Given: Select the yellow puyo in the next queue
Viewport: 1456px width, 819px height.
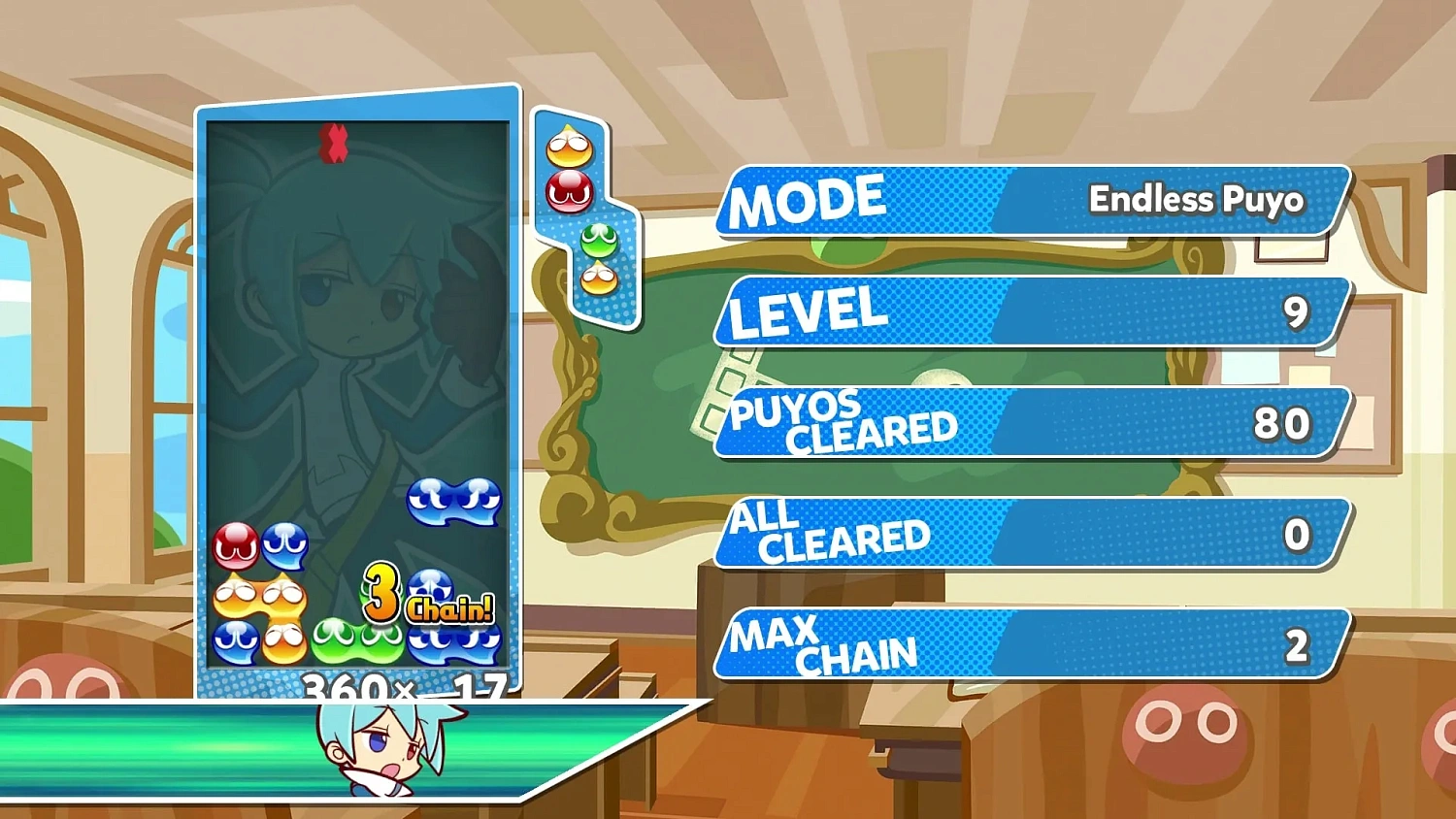Looking at the screenshot, I should 568,144.
